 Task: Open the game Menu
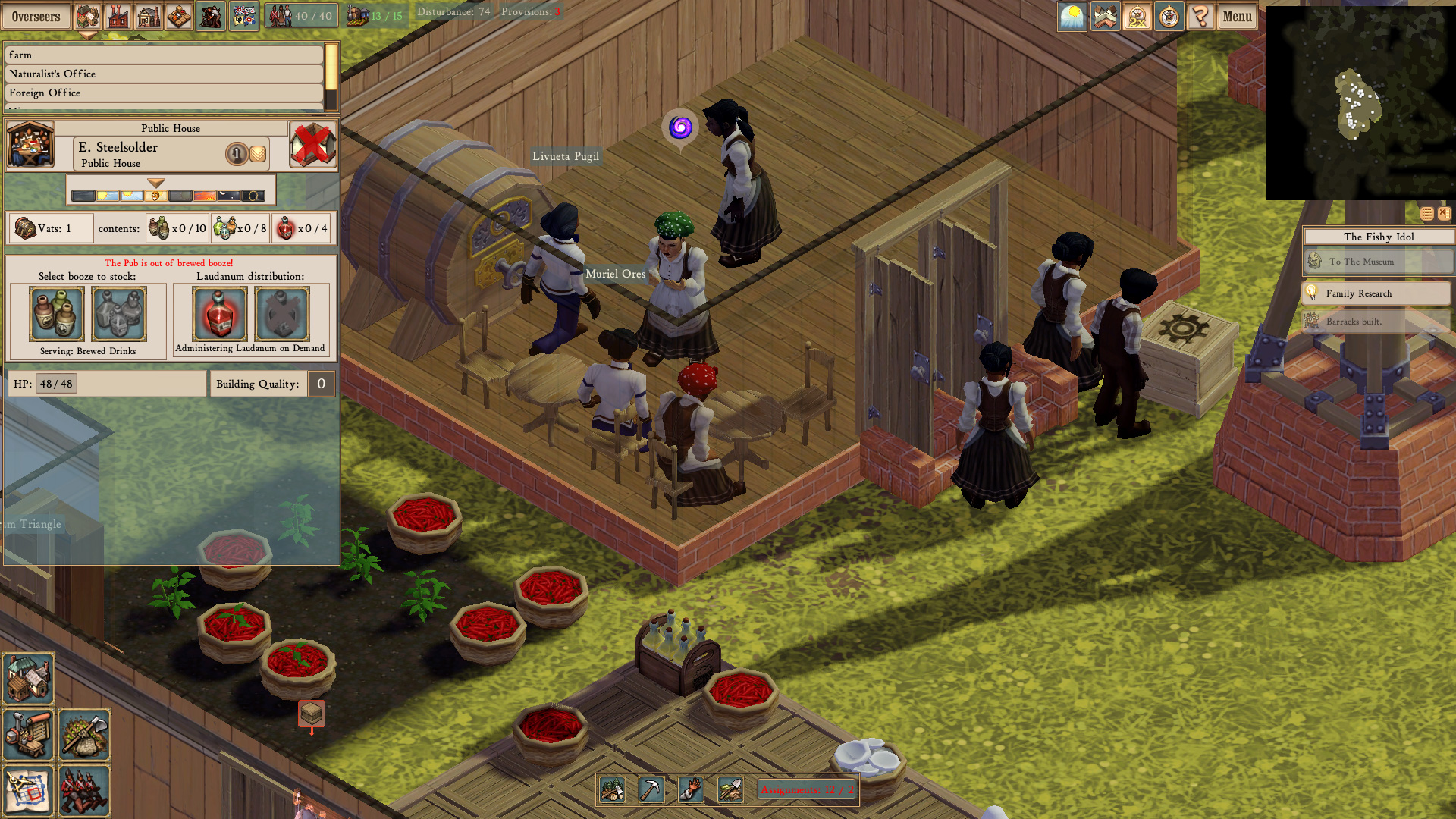(x=1236, y=16)
